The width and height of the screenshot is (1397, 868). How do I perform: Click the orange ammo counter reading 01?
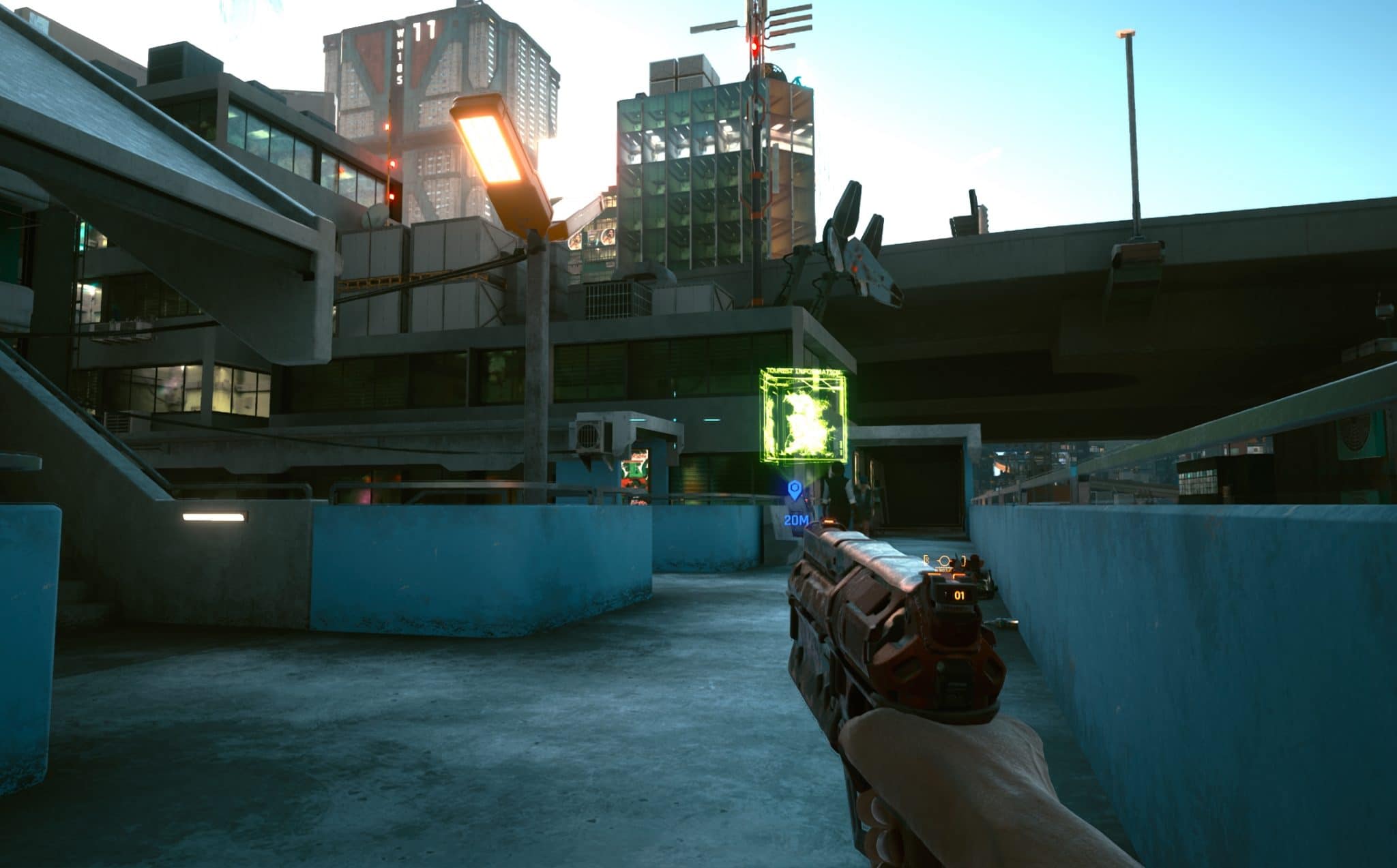click(960, 595)
